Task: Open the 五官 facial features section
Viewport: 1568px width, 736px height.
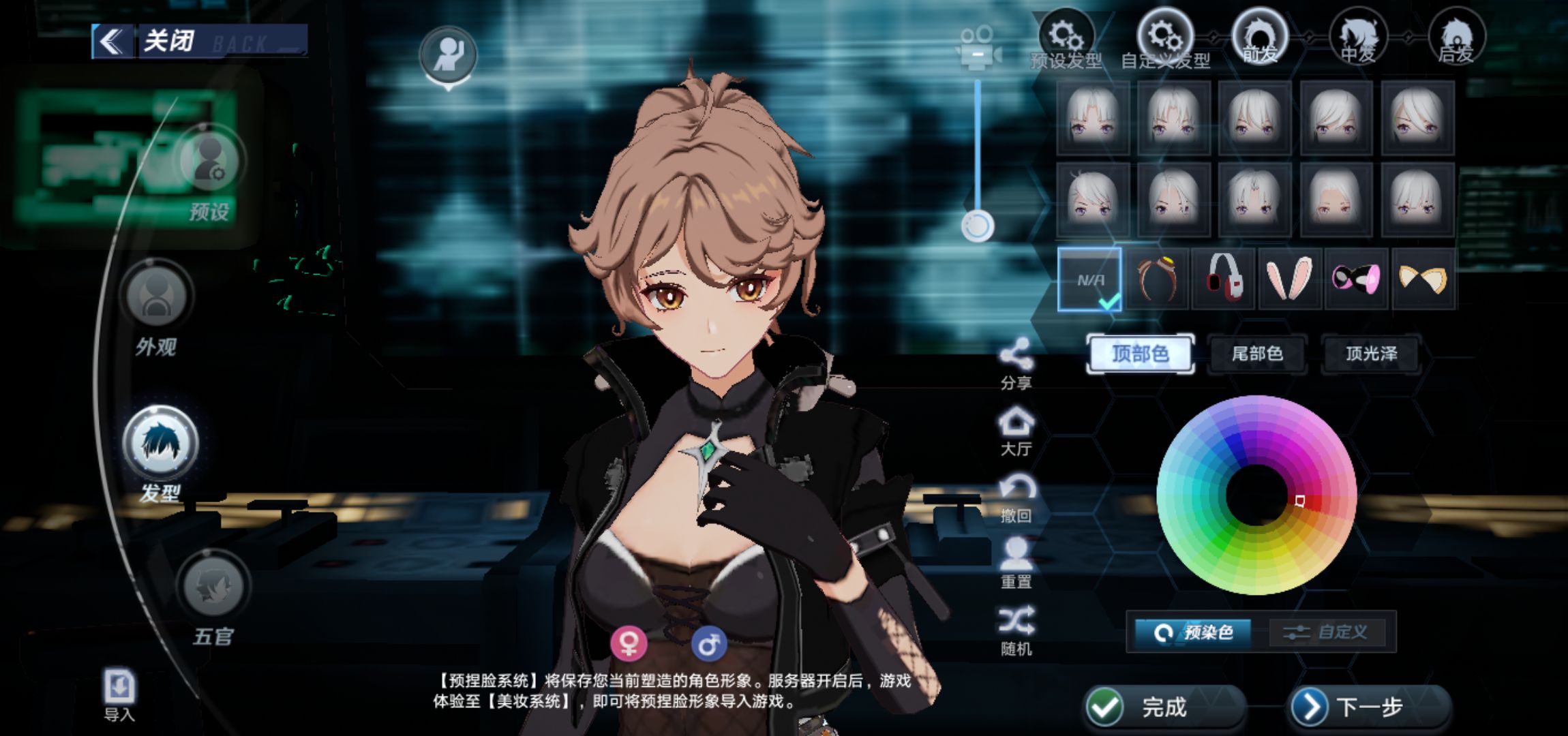Action: (x=213, y=586)
